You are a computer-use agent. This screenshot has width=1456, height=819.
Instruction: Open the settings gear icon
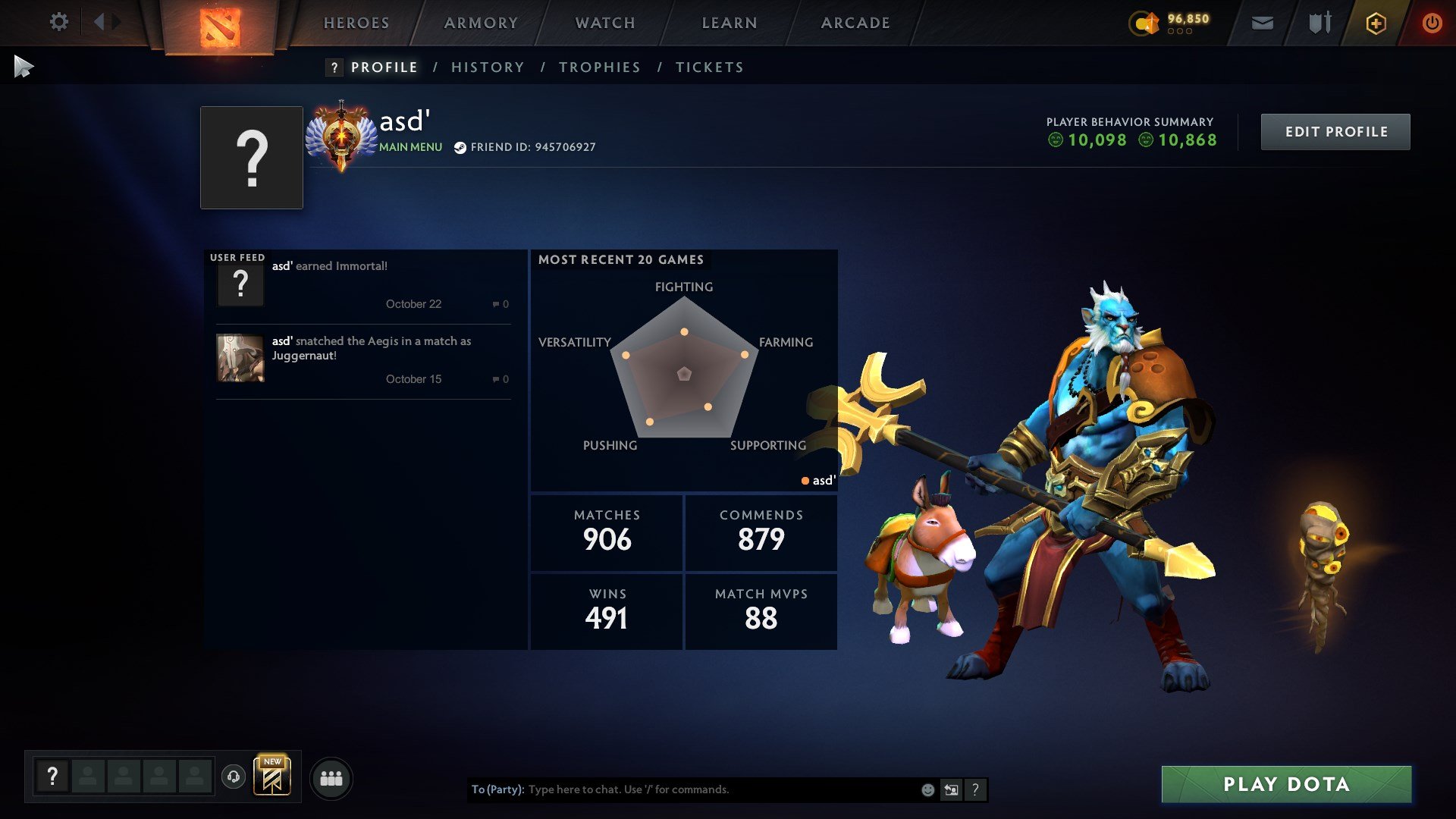pos(59,23)
